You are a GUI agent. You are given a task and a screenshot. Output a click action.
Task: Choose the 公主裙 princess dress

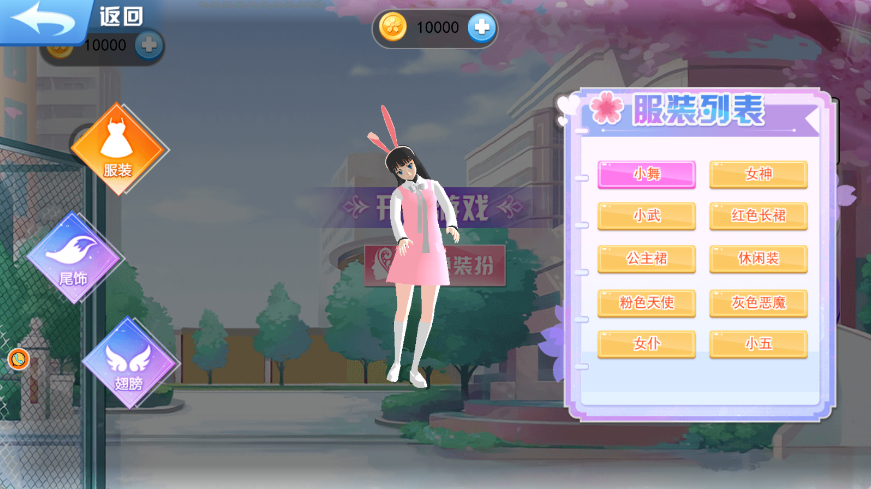646,259
